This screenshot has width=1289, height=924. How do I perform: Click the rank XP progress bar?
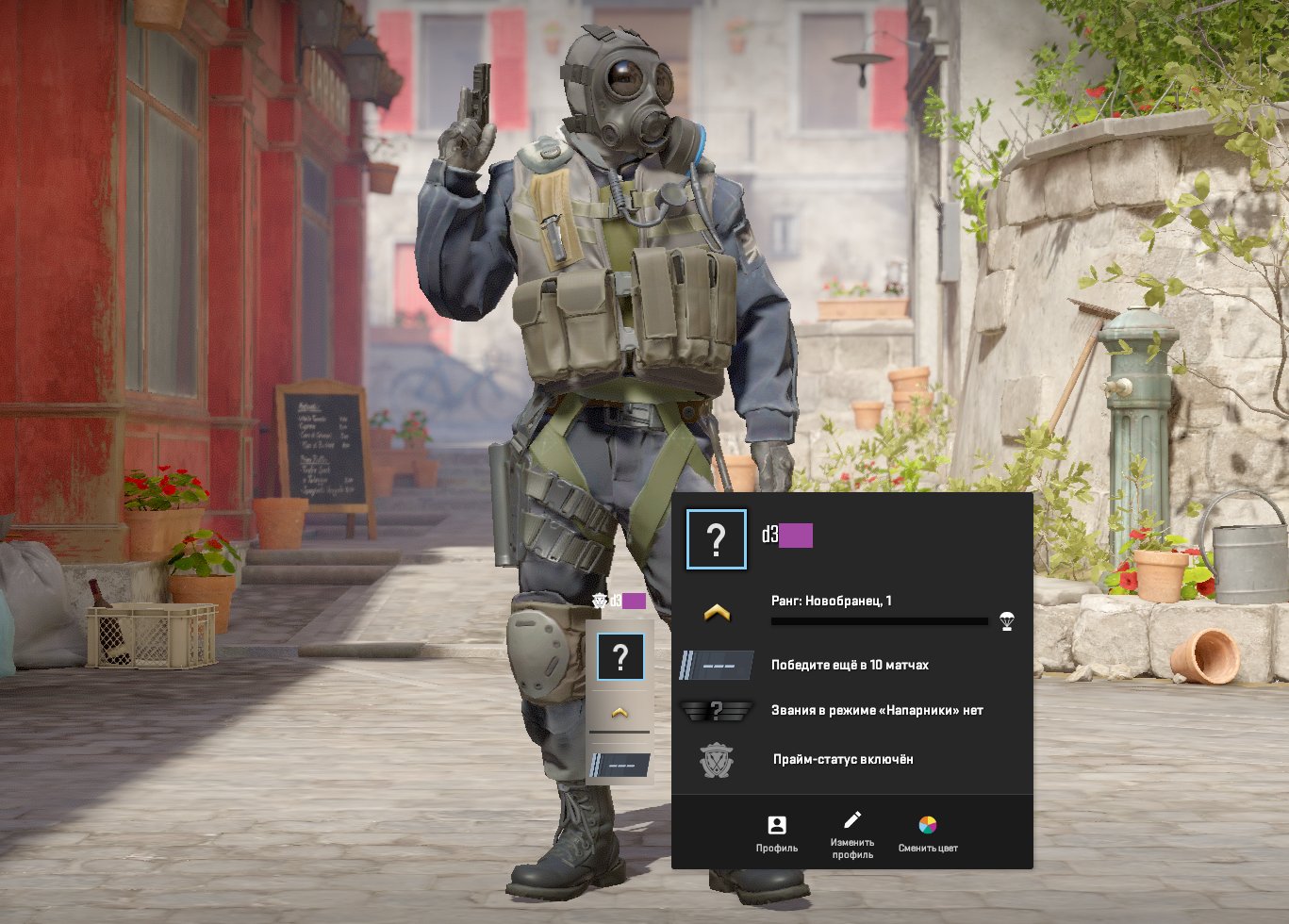point(882,622)
